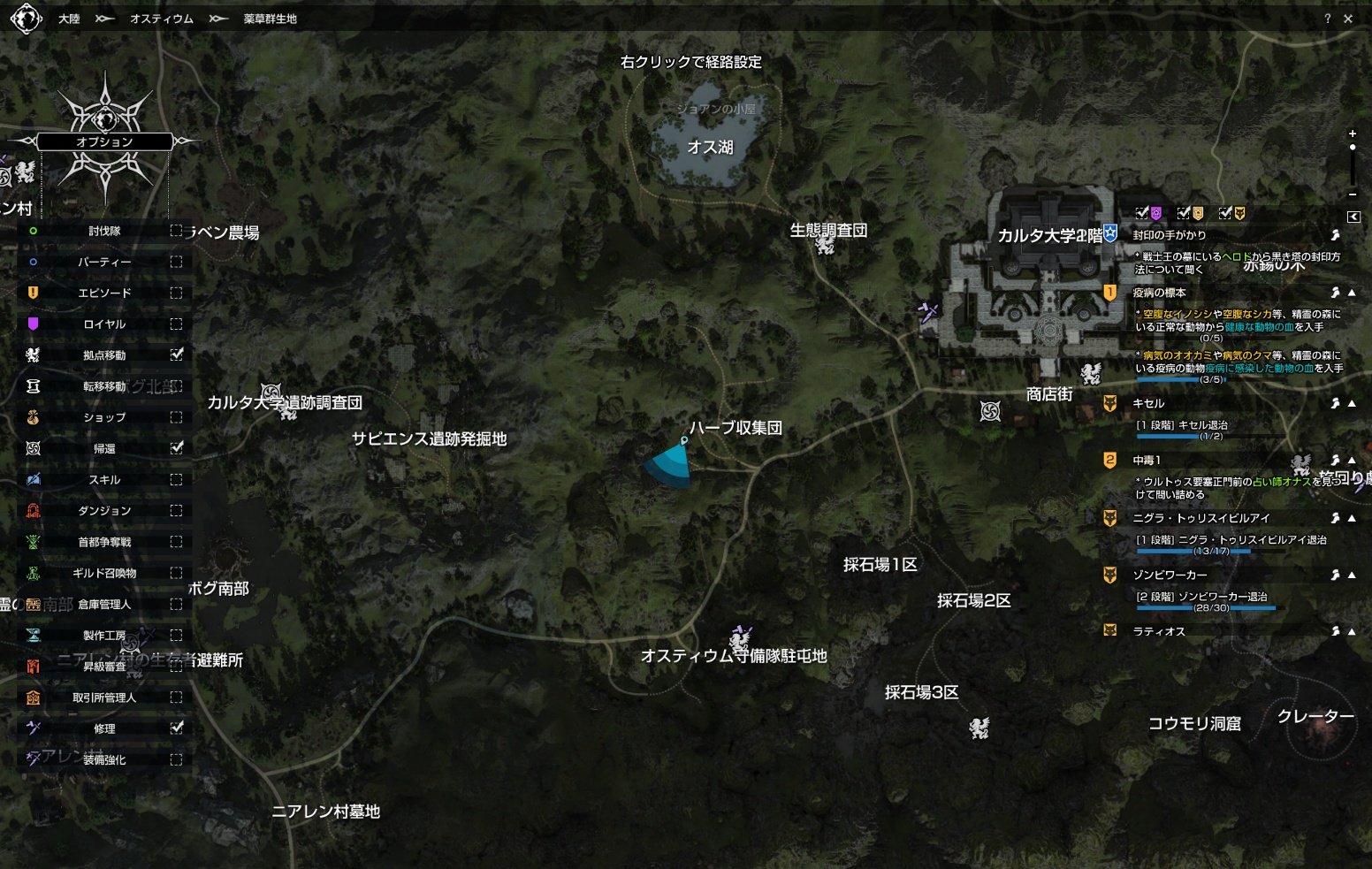The image size is (1372, 869).
Task: Select the 疫病の標本 quest entry
Action: (1159, 293)
